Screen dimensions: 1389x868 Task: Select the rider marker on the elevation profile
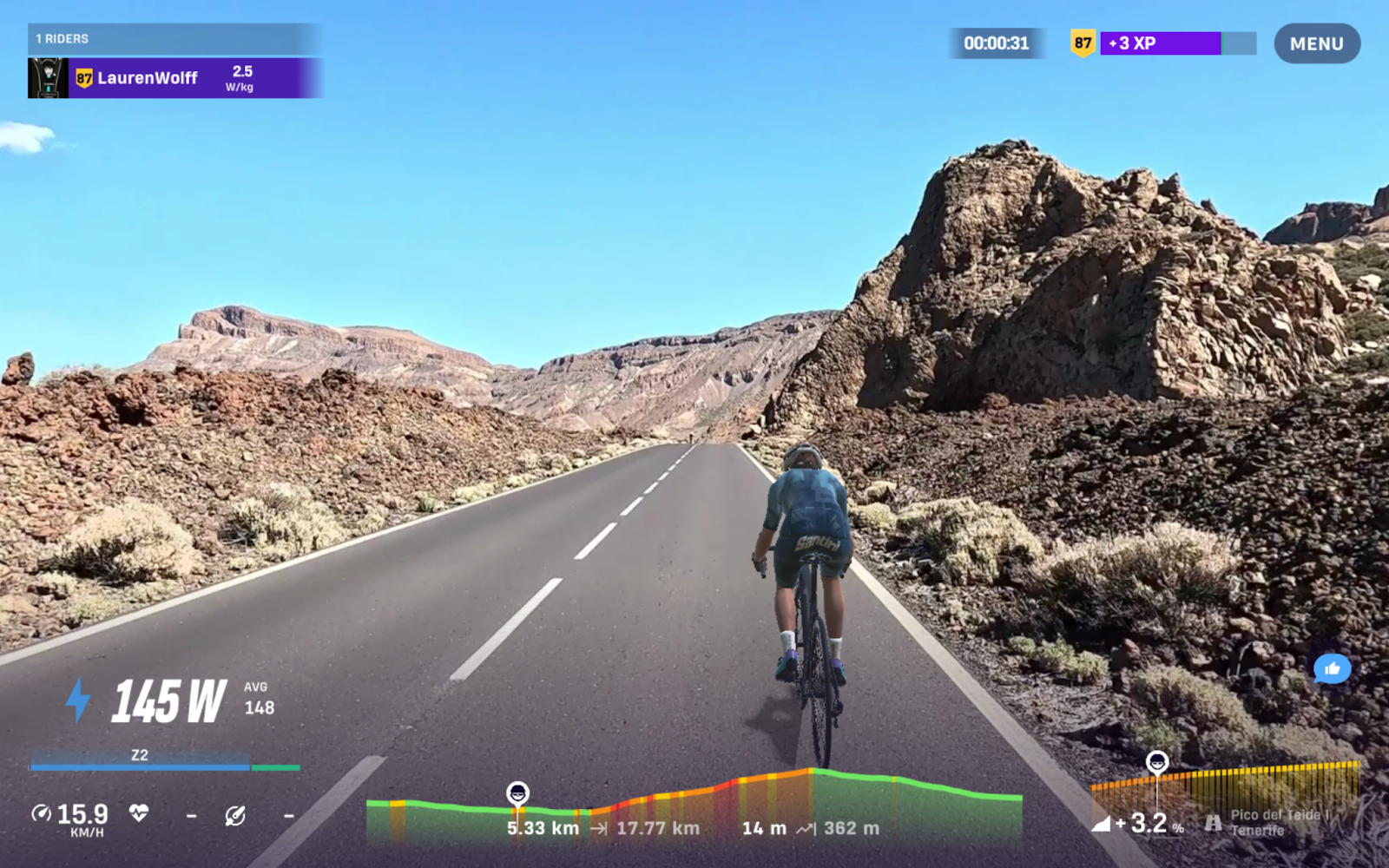pos(518,790)
